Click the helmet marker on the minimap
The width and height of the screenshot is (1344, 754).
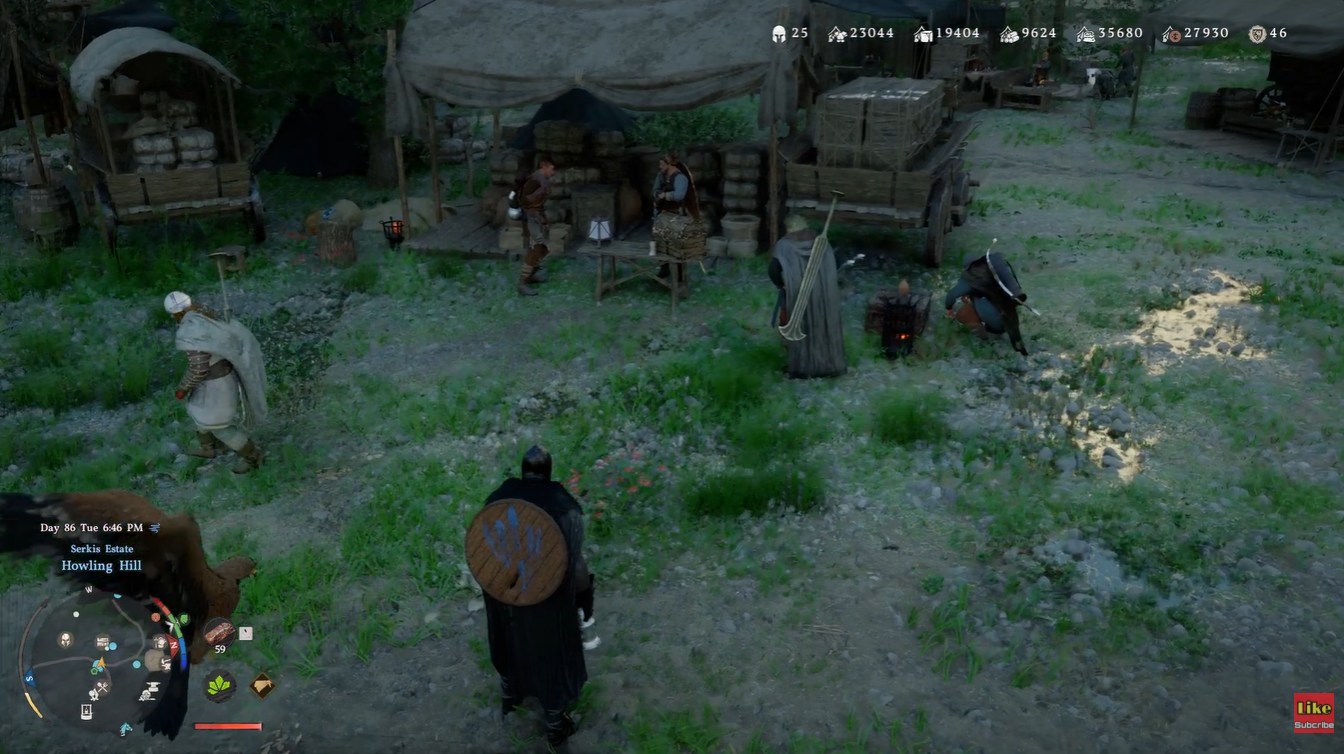click(x=65, y=641)
